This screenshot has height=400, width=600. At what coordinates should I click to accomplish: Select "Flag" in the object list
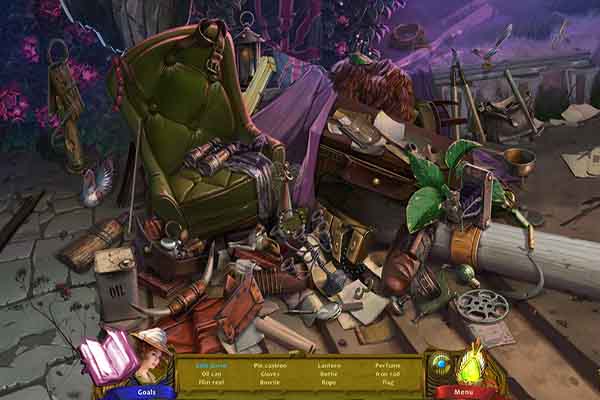click(389, 382)
